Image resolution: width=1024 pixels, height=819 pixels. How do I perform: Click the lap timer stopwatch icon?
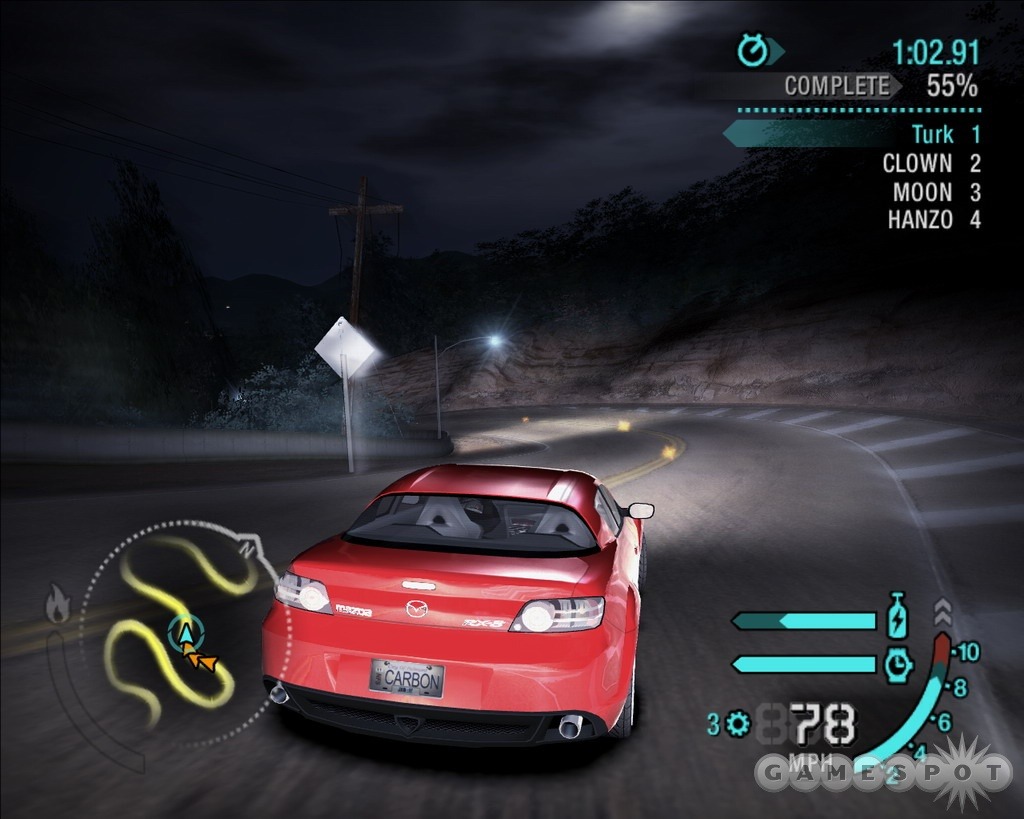pyautogui.click(x=752, y=50)
